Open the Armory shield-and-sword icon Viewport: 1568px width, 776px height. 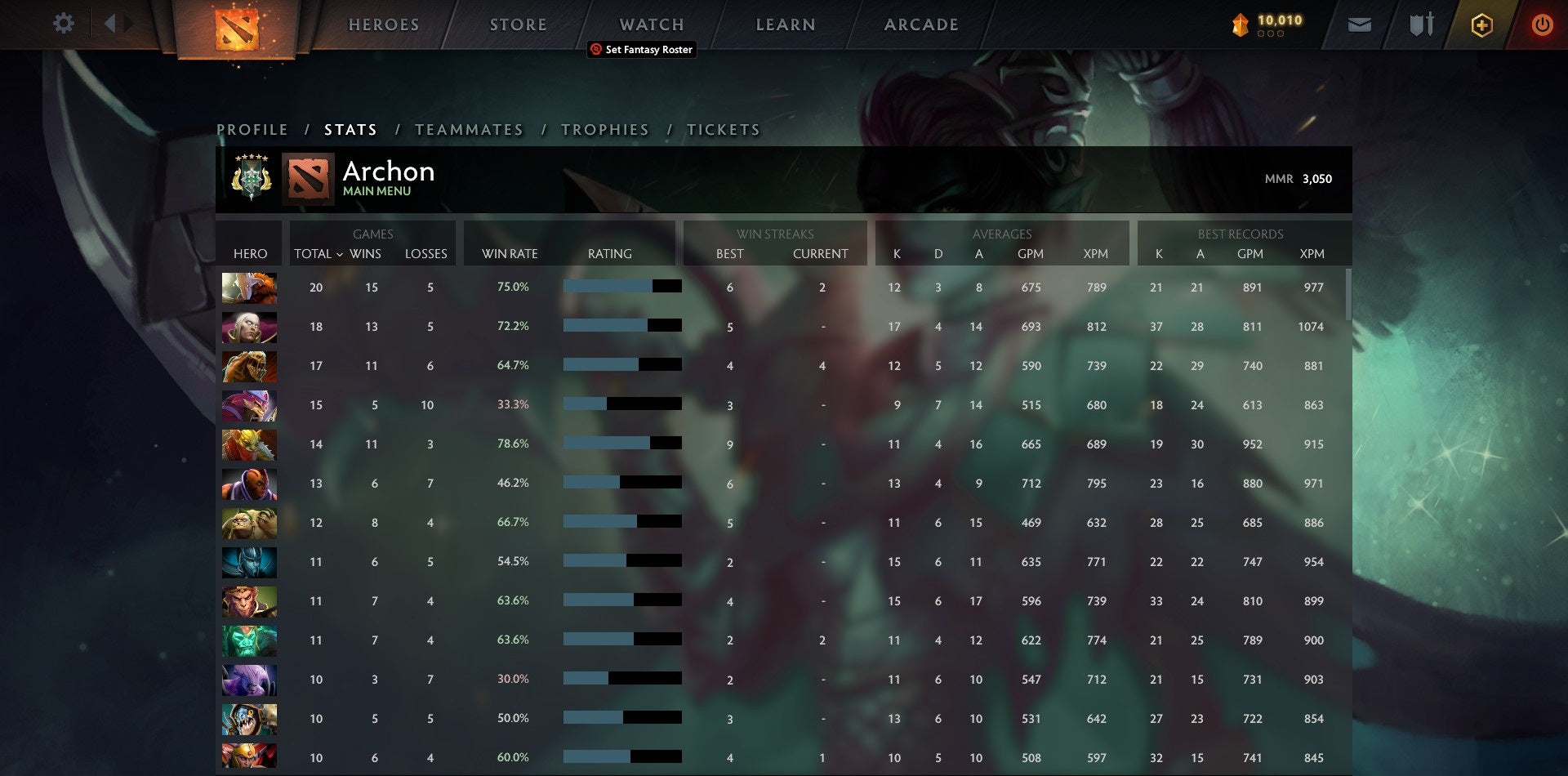point(1419,25)
